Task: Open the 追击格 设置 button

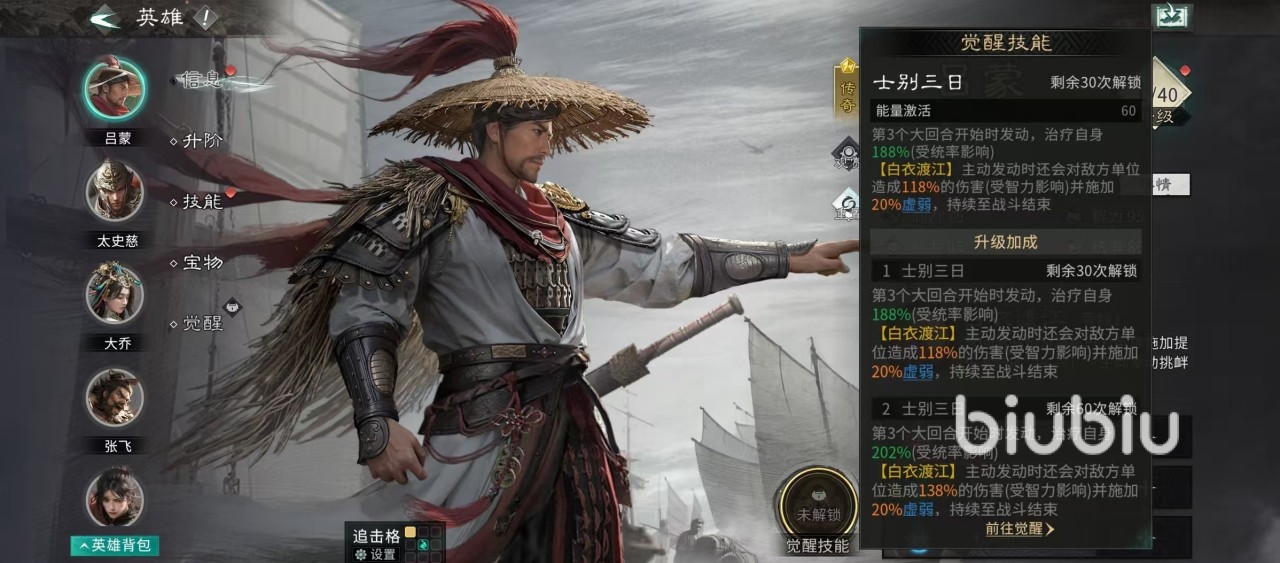Action: coord(377,554)
